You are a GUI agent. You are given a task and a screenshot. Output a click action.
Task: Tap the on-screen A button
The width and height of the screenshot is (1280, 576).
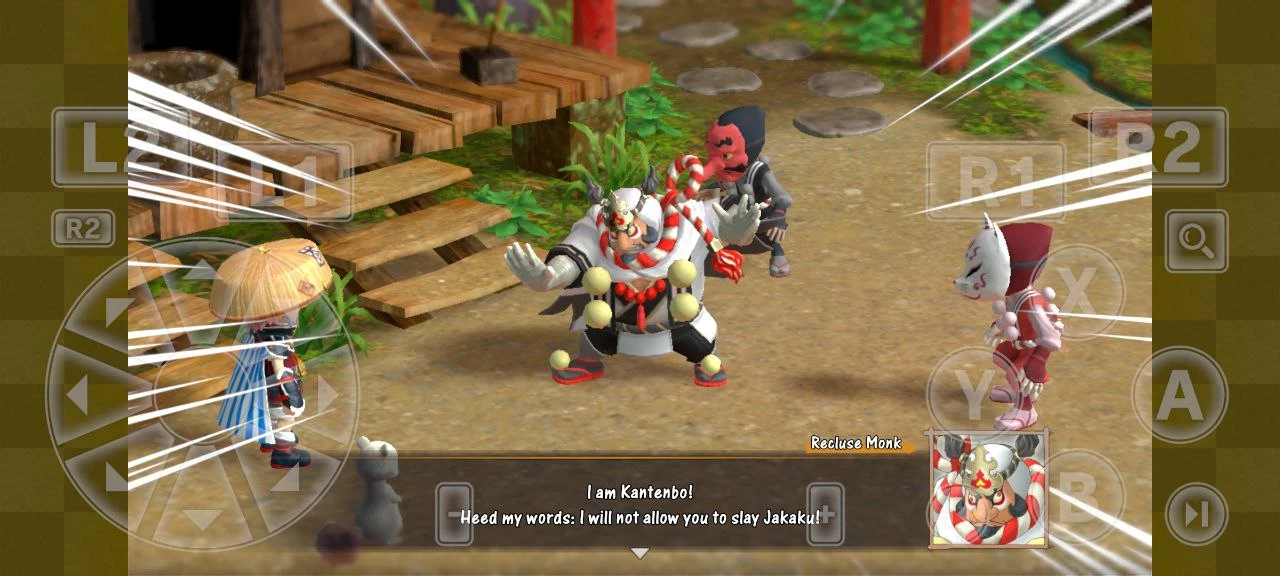[1180, 396]
